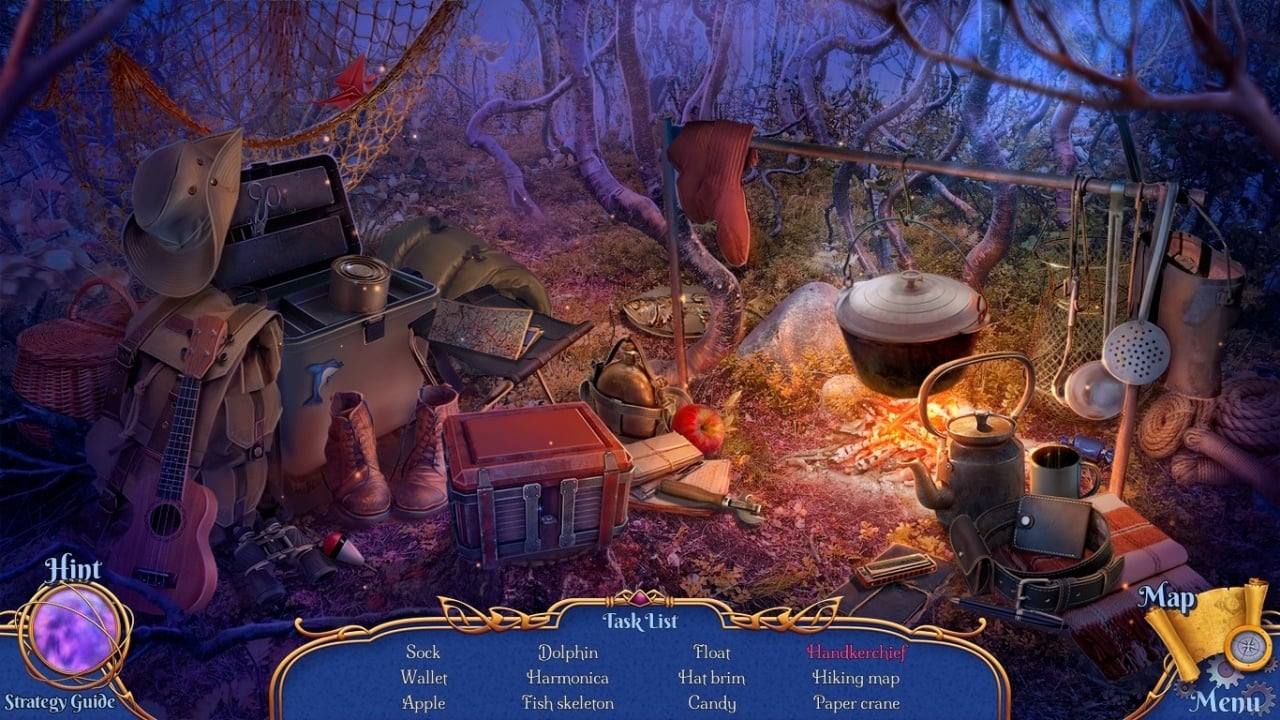Open the game Menu
Image resolution: width=1280 pixels, height=720 pixels.
(x=1226, y=699)
